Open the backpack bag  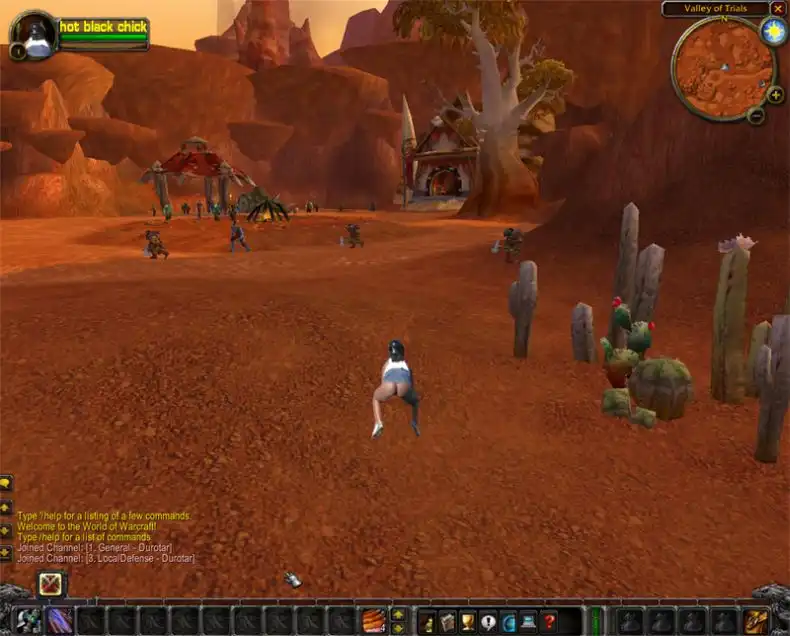tap(755, 621)
